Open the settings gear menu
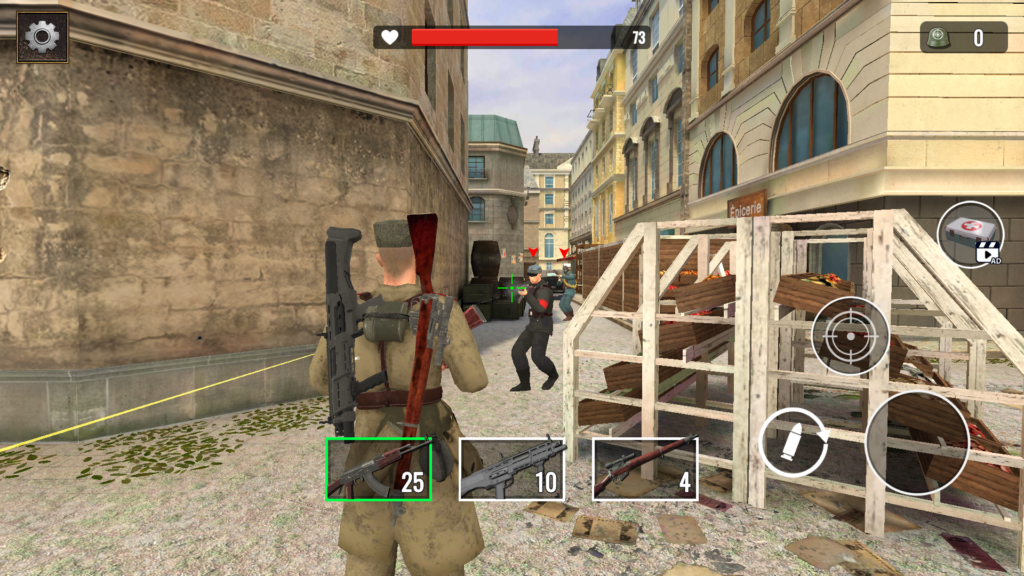1024x576 pixels. pos(42,37)
